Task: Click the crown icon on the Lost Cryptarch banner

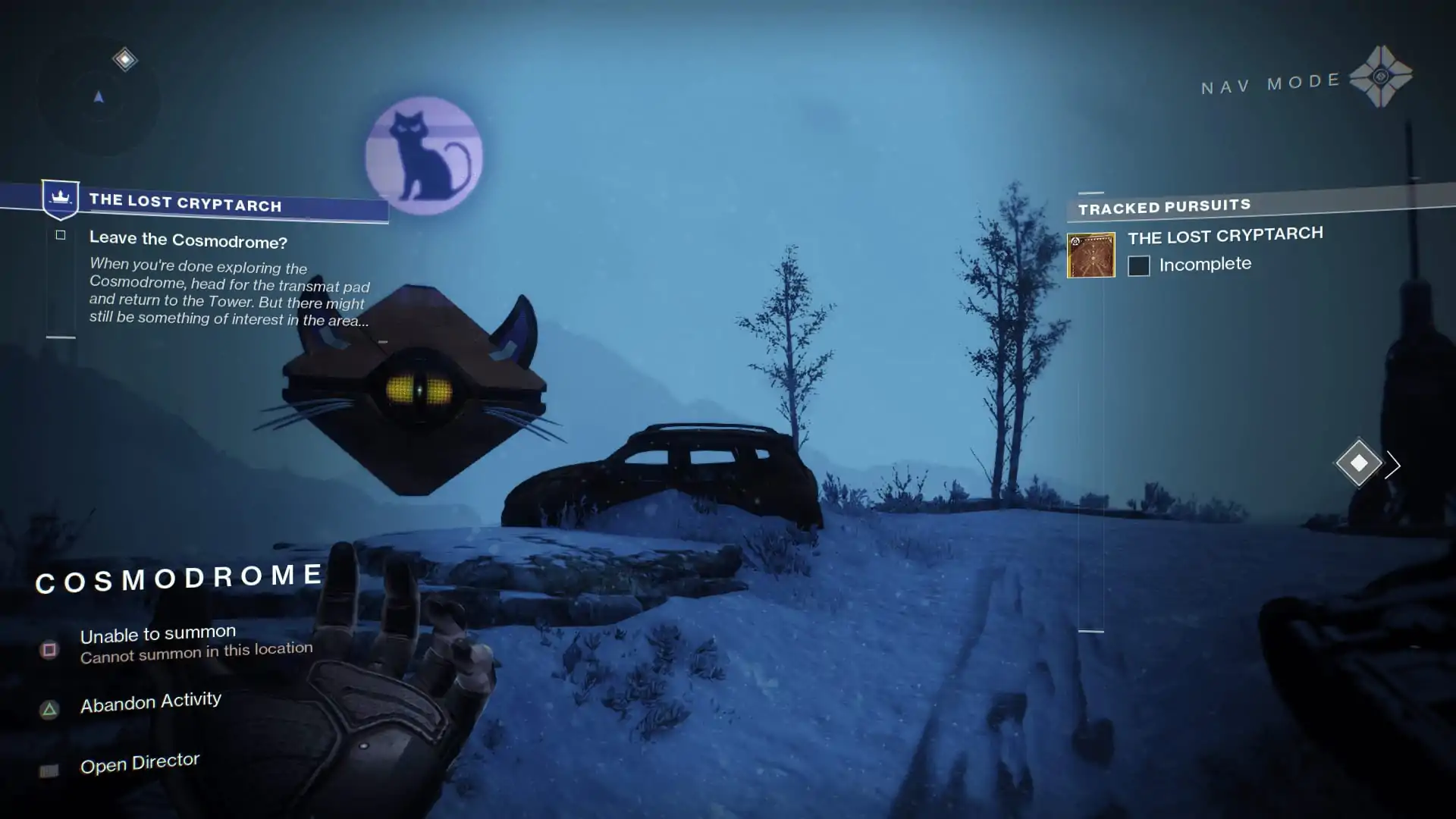Action: tap(60, 199)
